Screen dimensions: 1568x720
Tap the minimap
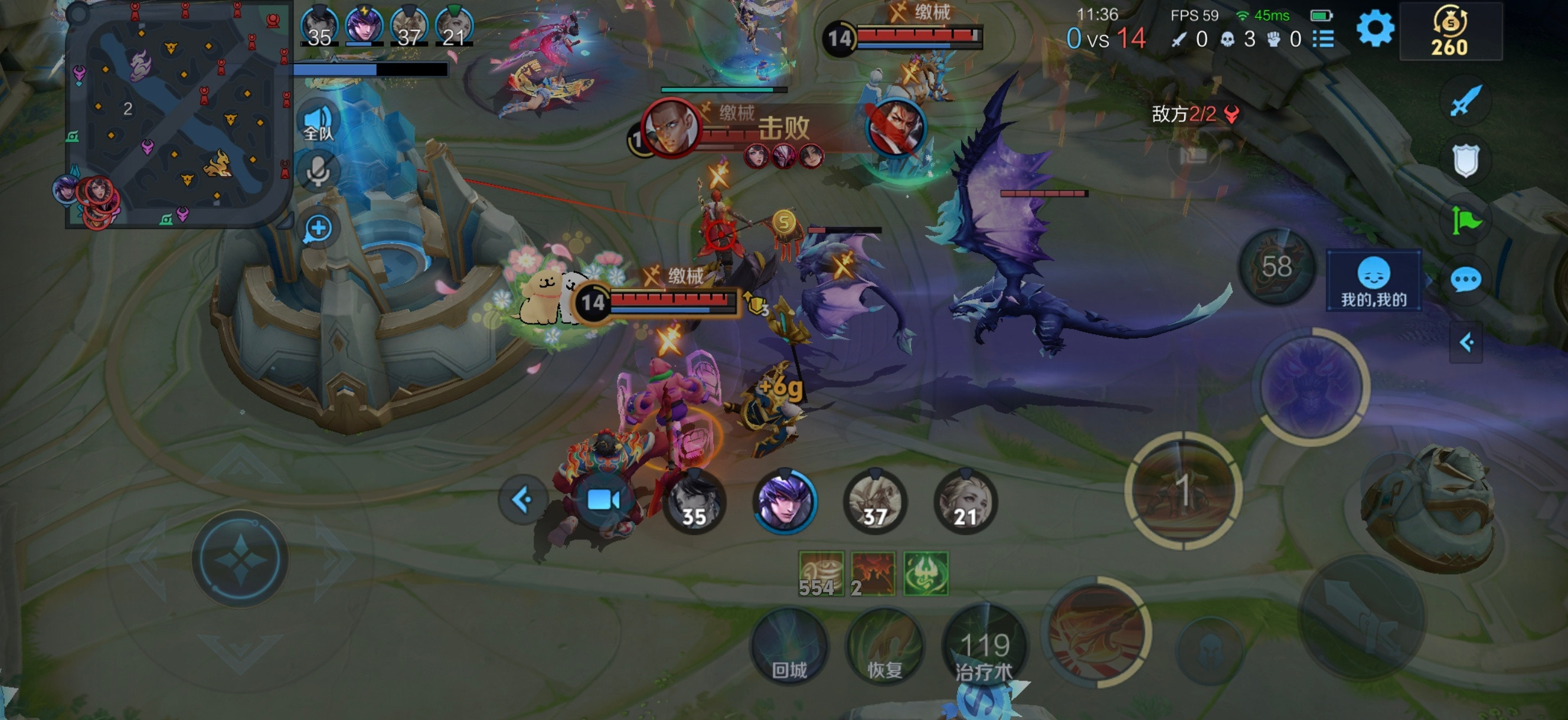click(x=178, y=117)
